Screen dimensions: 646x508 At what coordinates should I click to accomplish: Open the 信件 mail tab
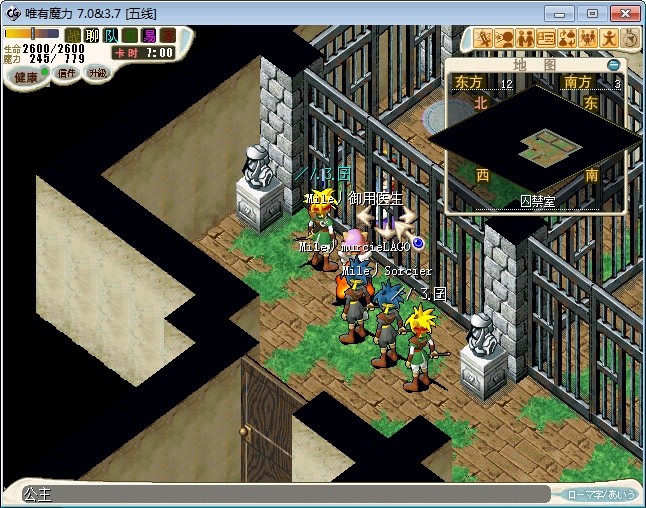click(66, 74)
